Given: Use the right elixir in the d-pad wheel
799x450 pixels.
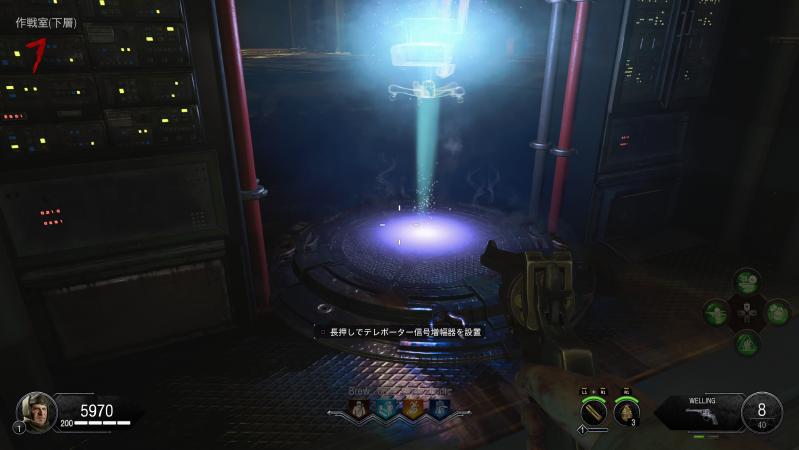Looking at the screenshot, I should point(777,312).
